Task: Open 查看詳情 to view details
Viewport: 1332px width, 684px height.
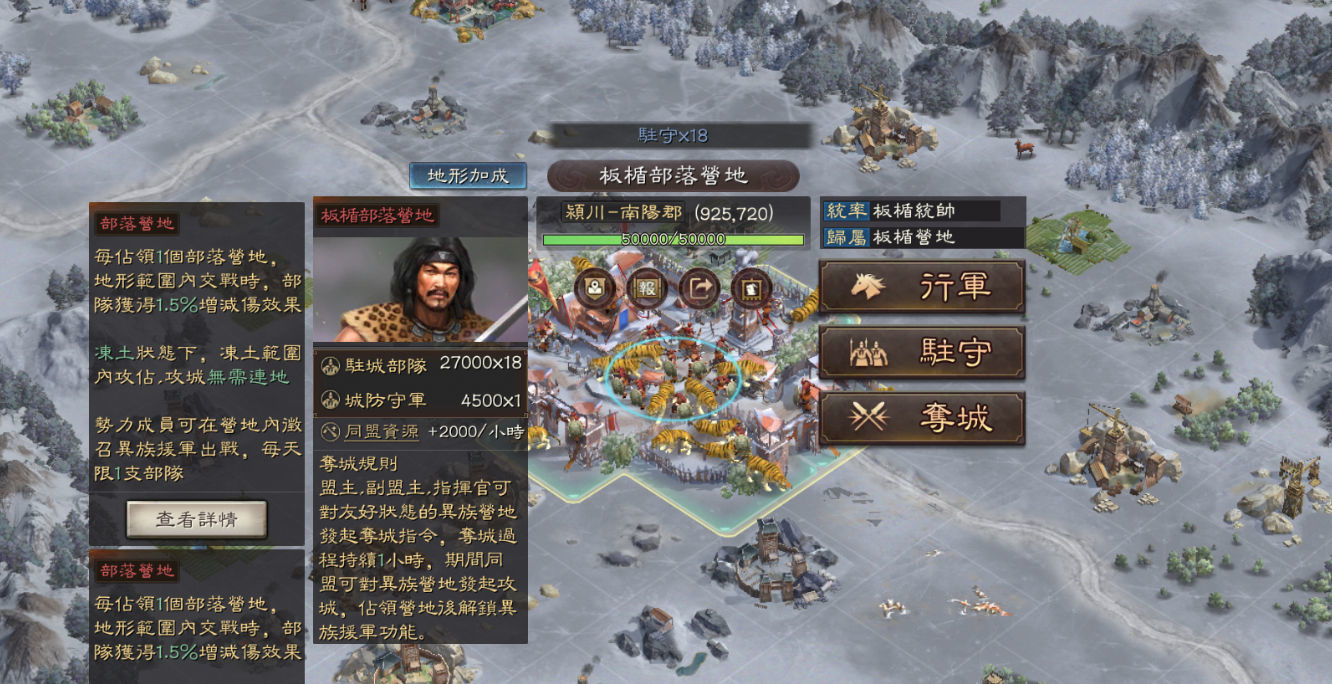Action: [x=196, y=519]
